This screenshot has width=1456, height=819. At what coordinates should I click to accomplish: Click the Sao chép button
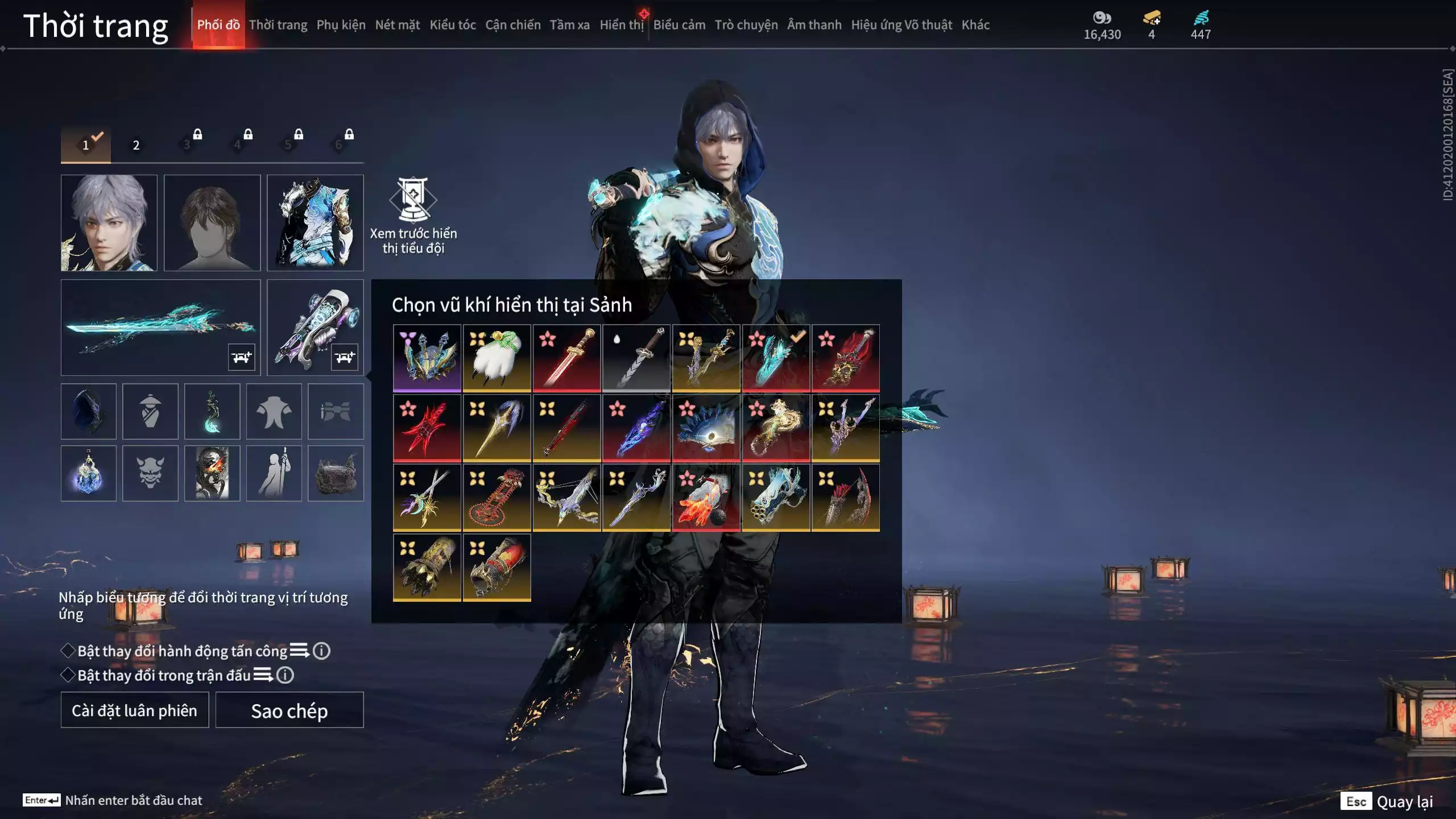[x=289, y=710]
